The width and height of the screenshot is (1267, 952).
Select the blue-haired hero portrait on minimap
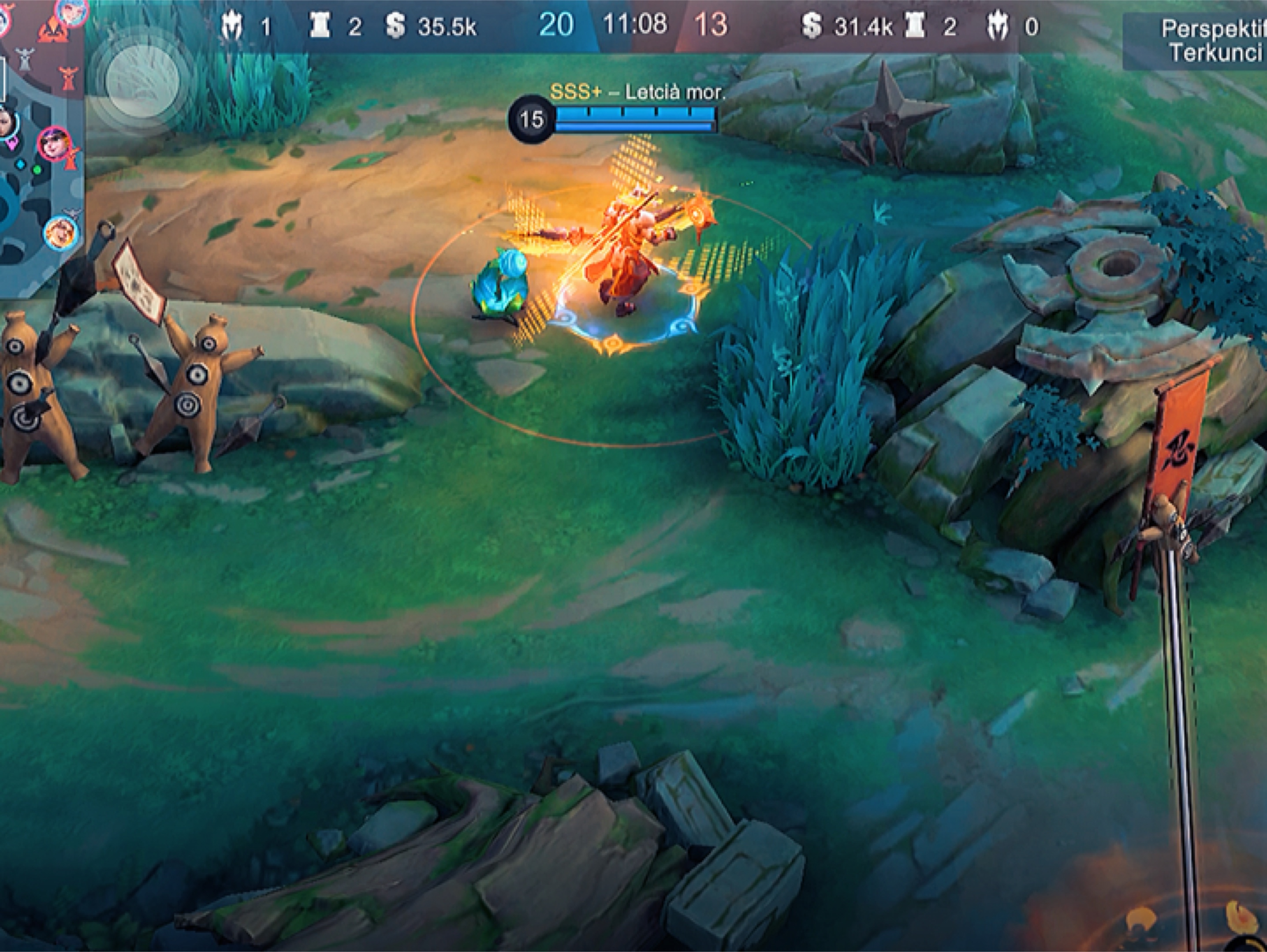pyautogui.click(x=72, y=11)
